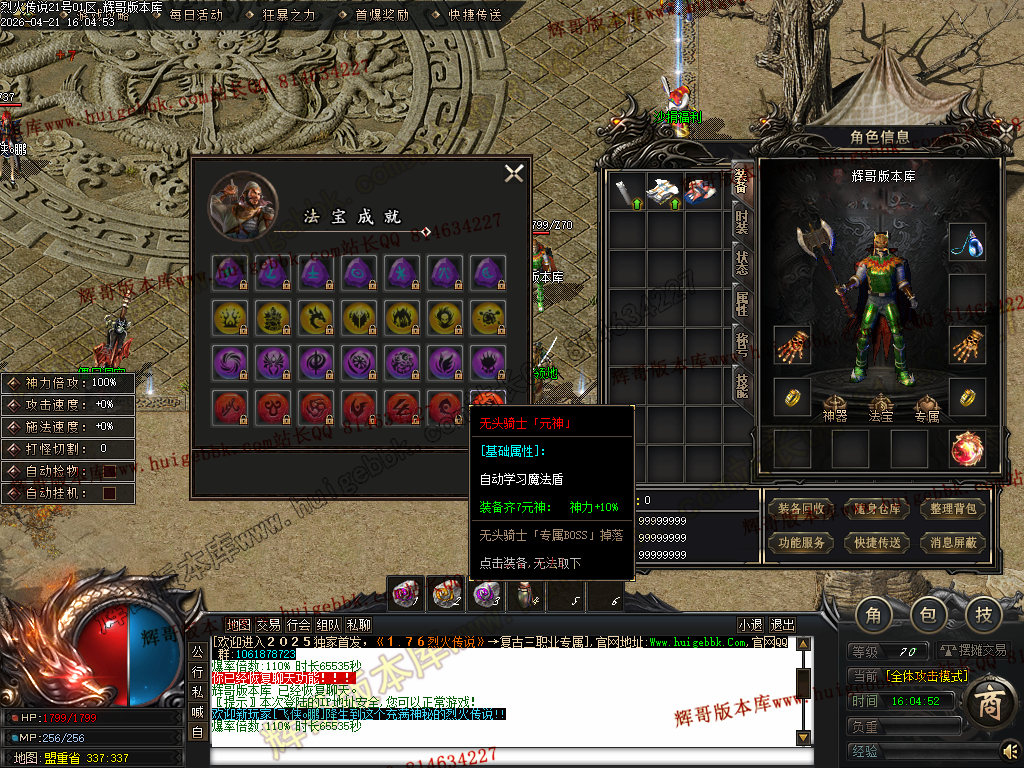Click the 整理背包 sort bag button
Image resolution: width=1024 pixels, height=768 pixels.
(x=953, y=509)
